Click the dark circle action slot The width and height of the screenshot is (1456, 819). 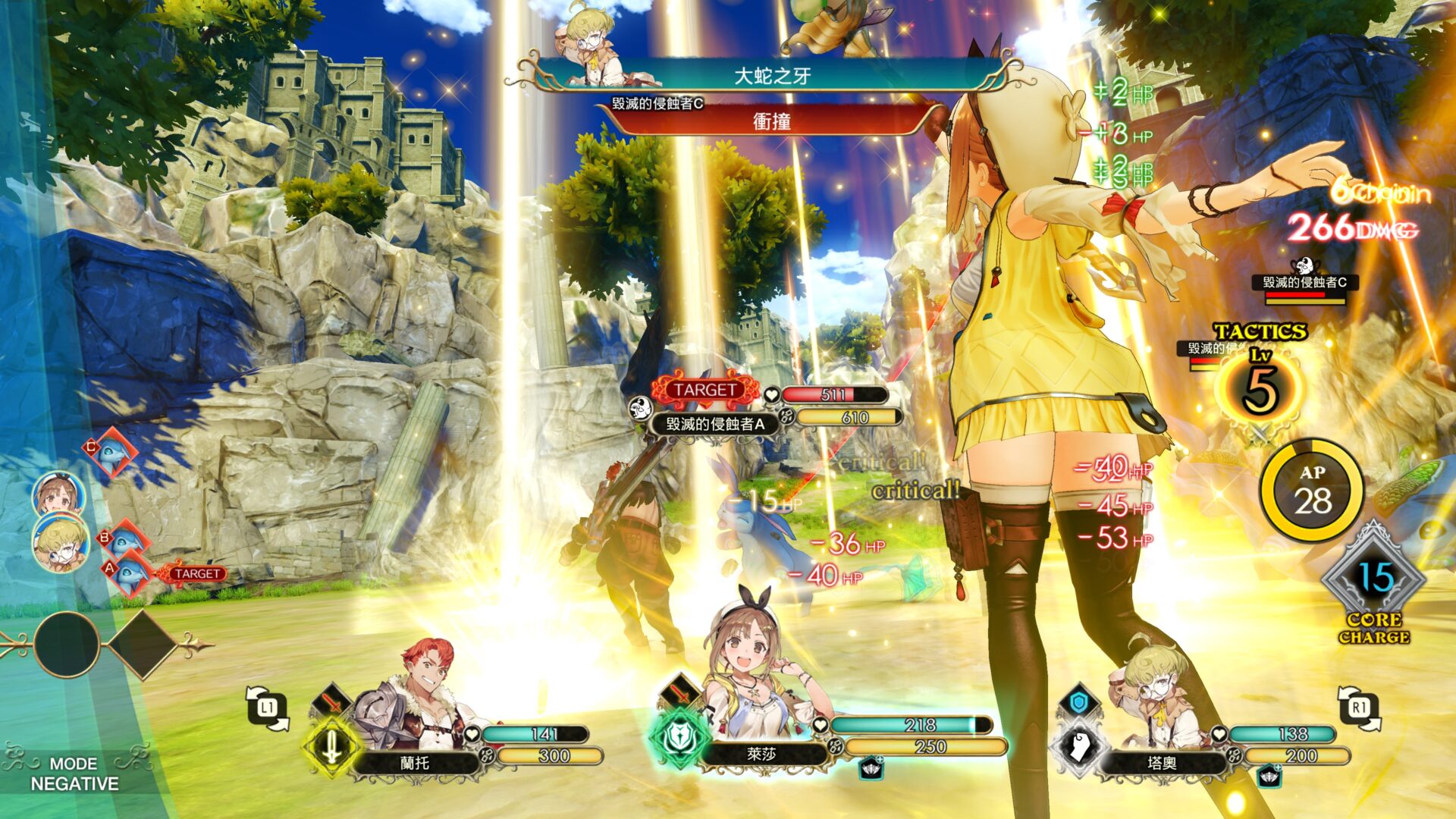(x=66, y=645)
